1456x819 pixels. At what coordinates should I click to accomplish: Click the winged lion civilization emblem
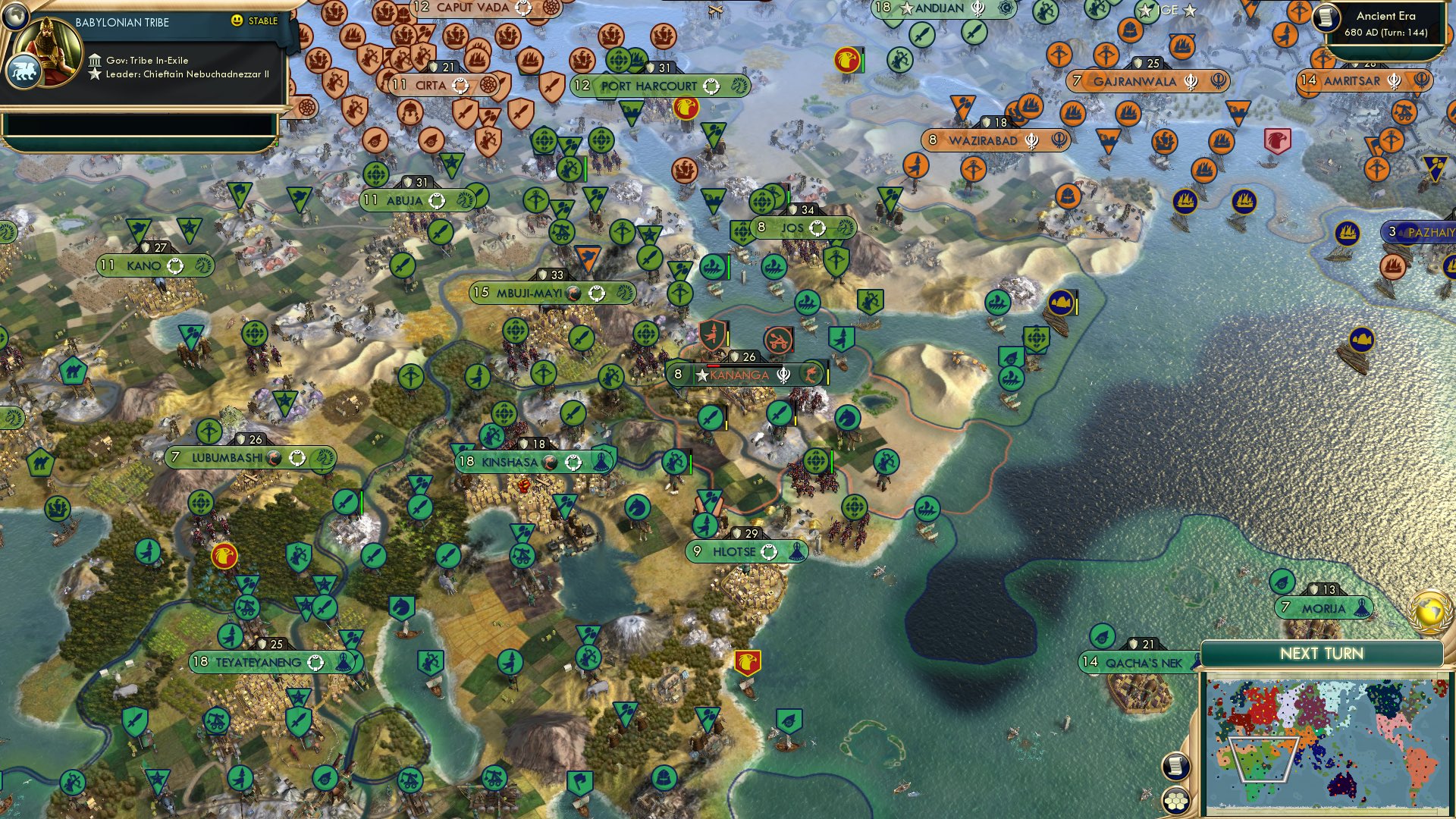tap(23, 73)
